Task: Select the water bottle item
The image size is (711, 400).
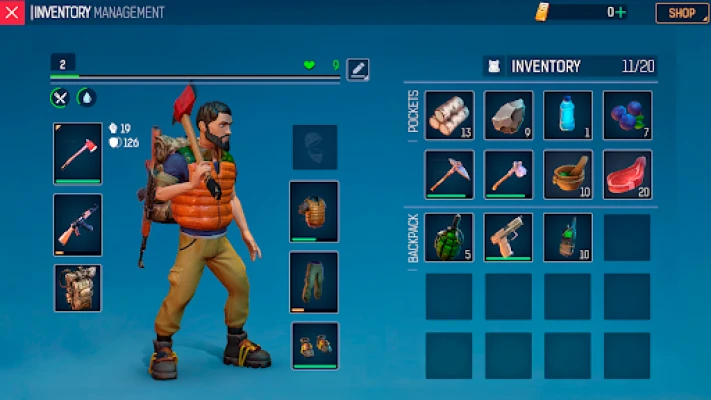Action: 567,115
